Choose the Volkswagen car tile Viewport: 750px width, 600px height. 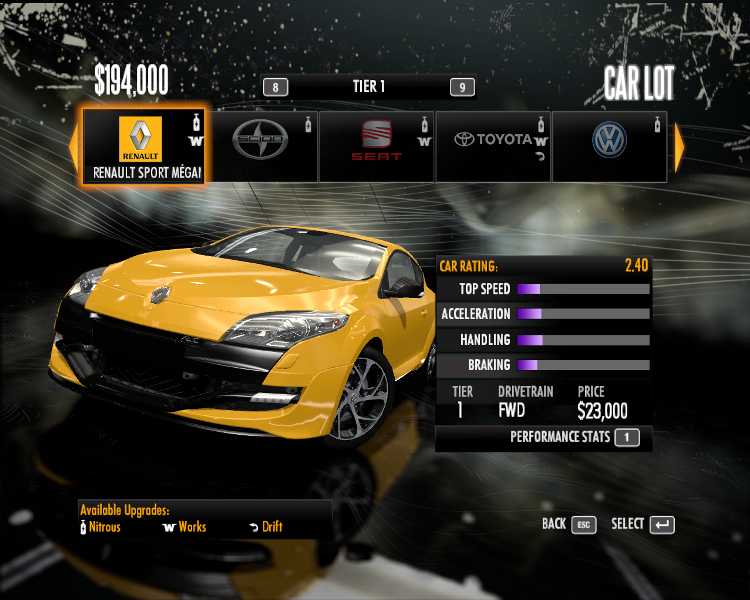pyautogui.click(x=609, y=146)
